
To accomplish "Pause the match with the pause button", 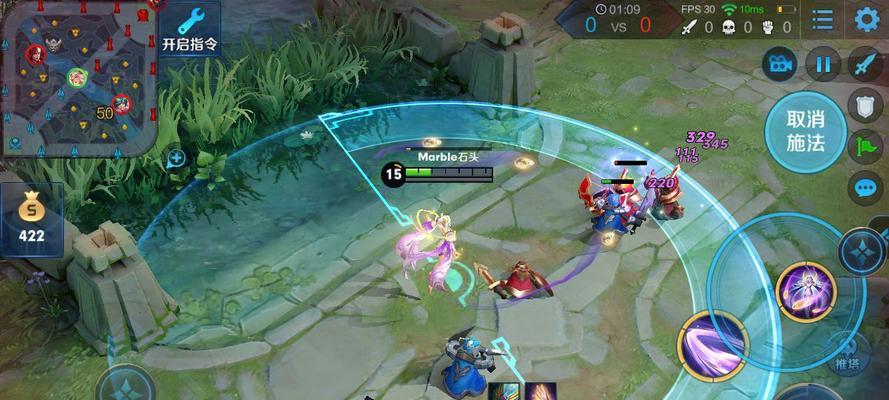I will point(823,66).
